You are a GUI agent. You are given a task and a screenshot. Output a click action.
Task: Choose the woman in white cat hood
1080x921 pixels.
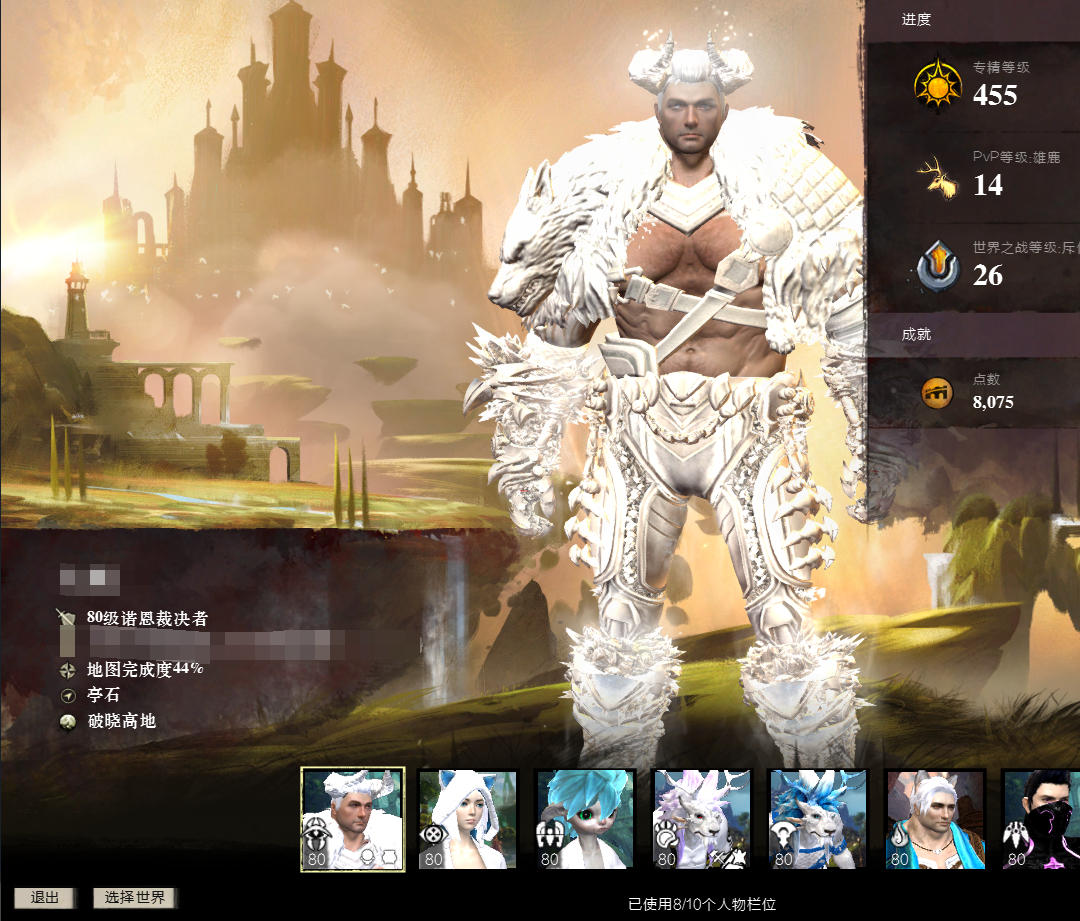pos(467,819)
